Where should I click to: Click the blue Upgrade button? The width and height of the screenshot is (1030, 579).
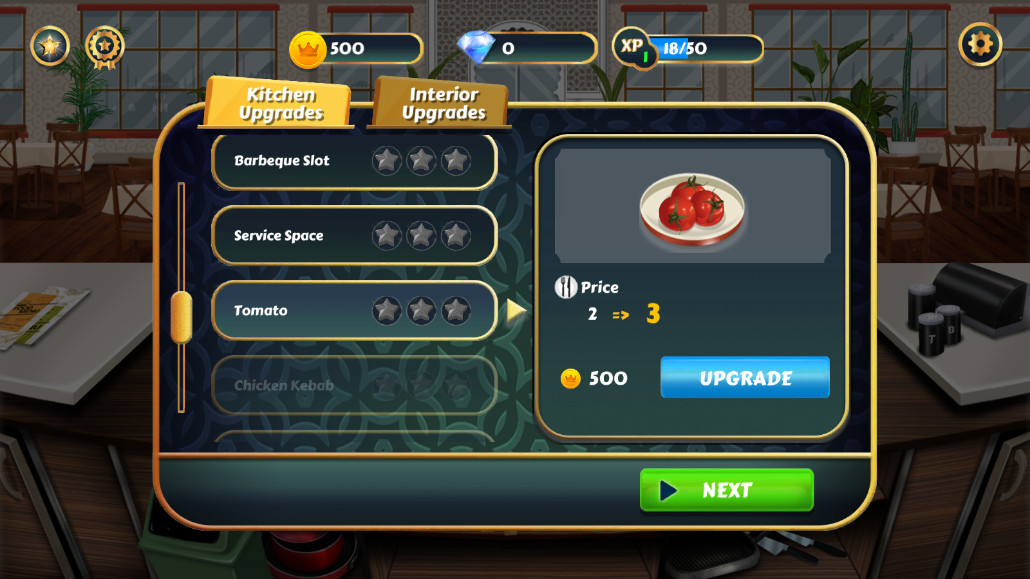745,378
